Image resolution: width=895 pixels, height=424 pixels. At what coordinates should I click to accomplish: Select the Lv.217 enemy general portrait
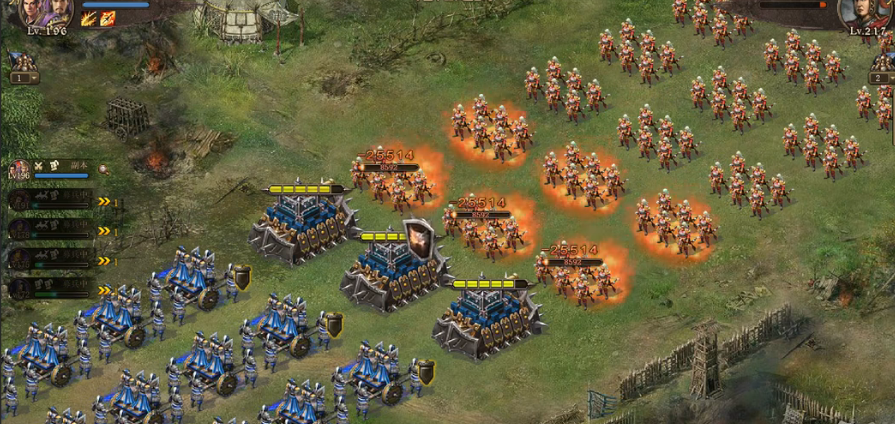865,12
